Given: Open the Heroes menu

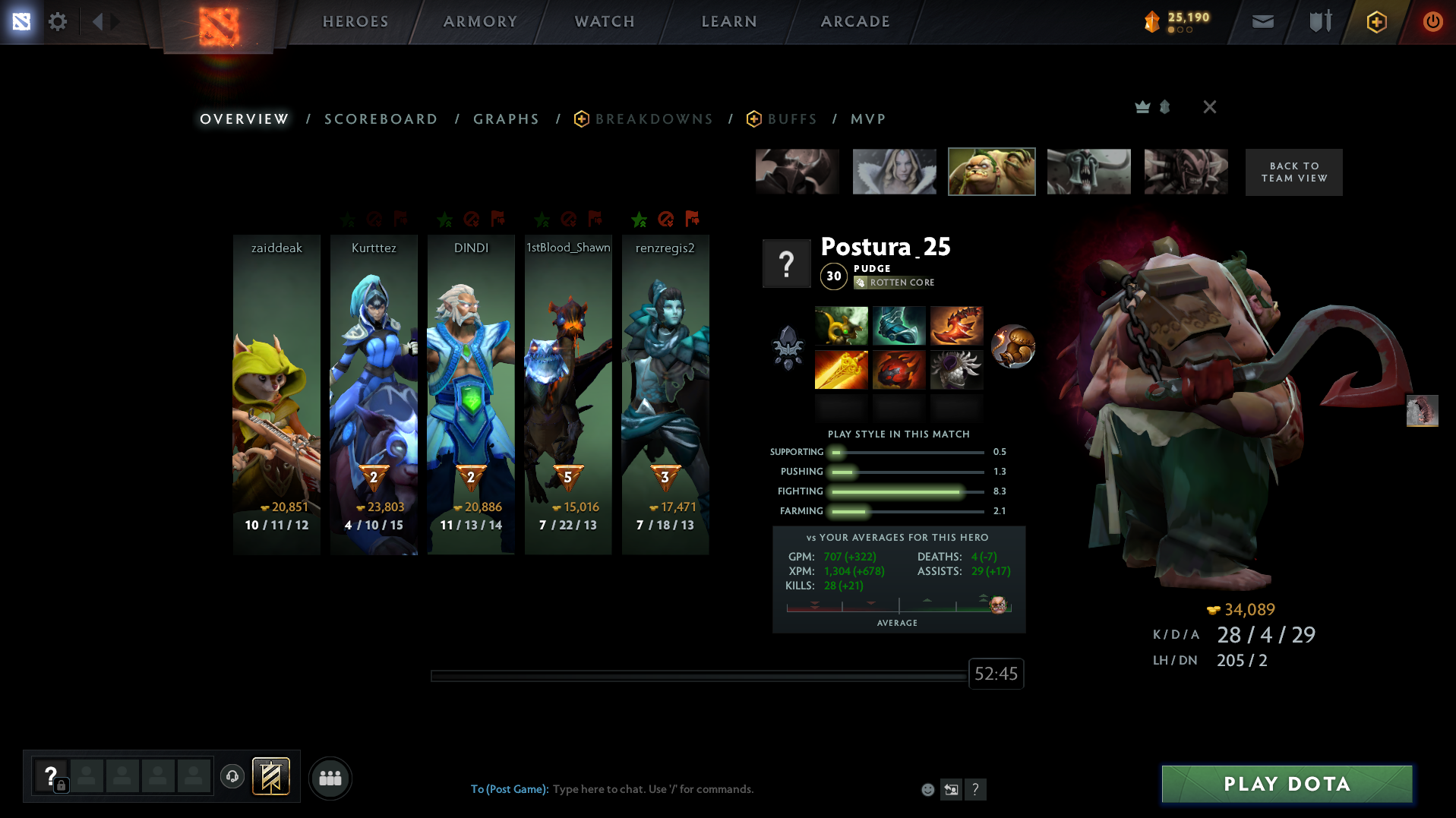Looking at the screenshot, I should (x=355, y=21).
